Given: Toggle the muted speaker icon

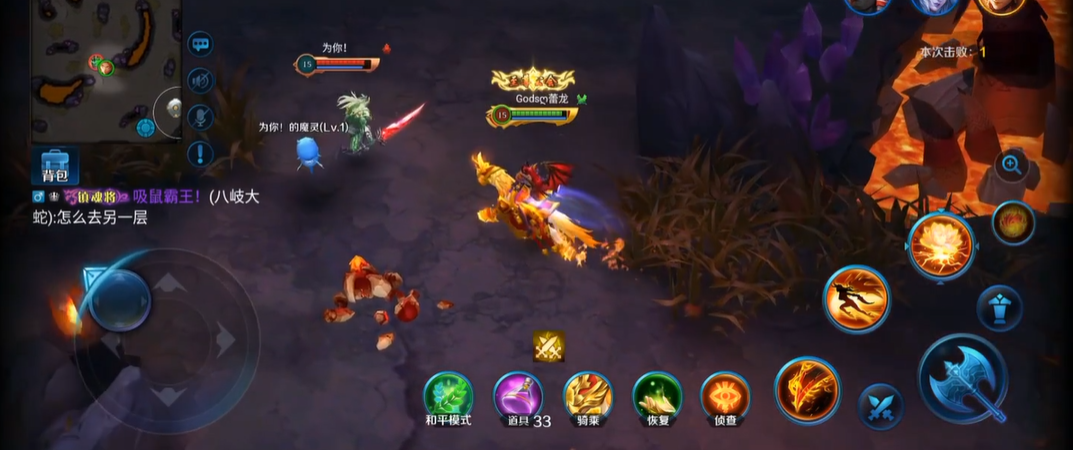Looking at the screenshot, I should click(200, 80).
